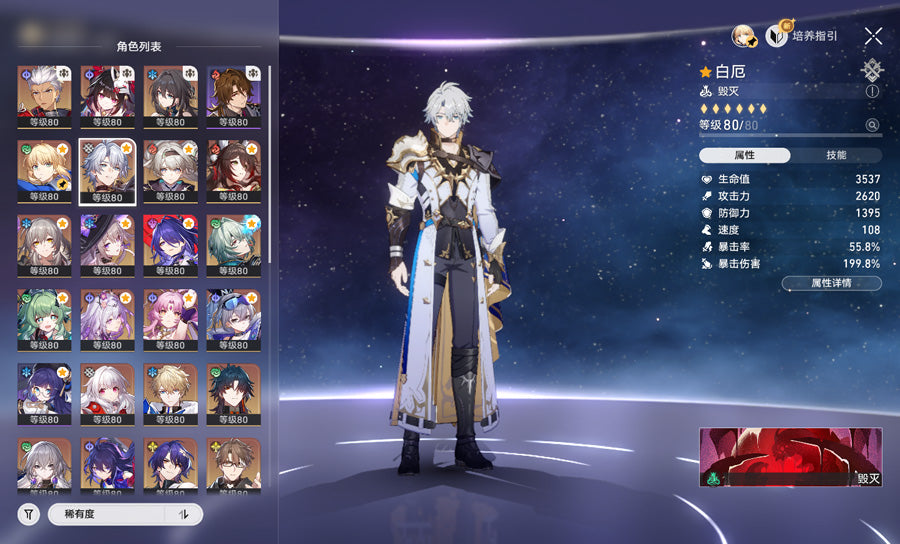Select the 属性 attributes tab

[x=745, y=155]
